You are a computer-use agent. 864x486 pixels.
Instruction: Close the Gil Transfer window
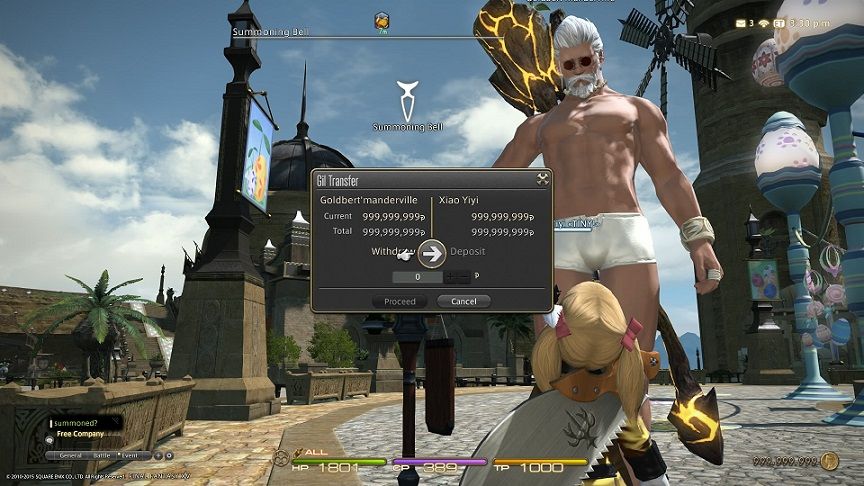click(542, 180)
